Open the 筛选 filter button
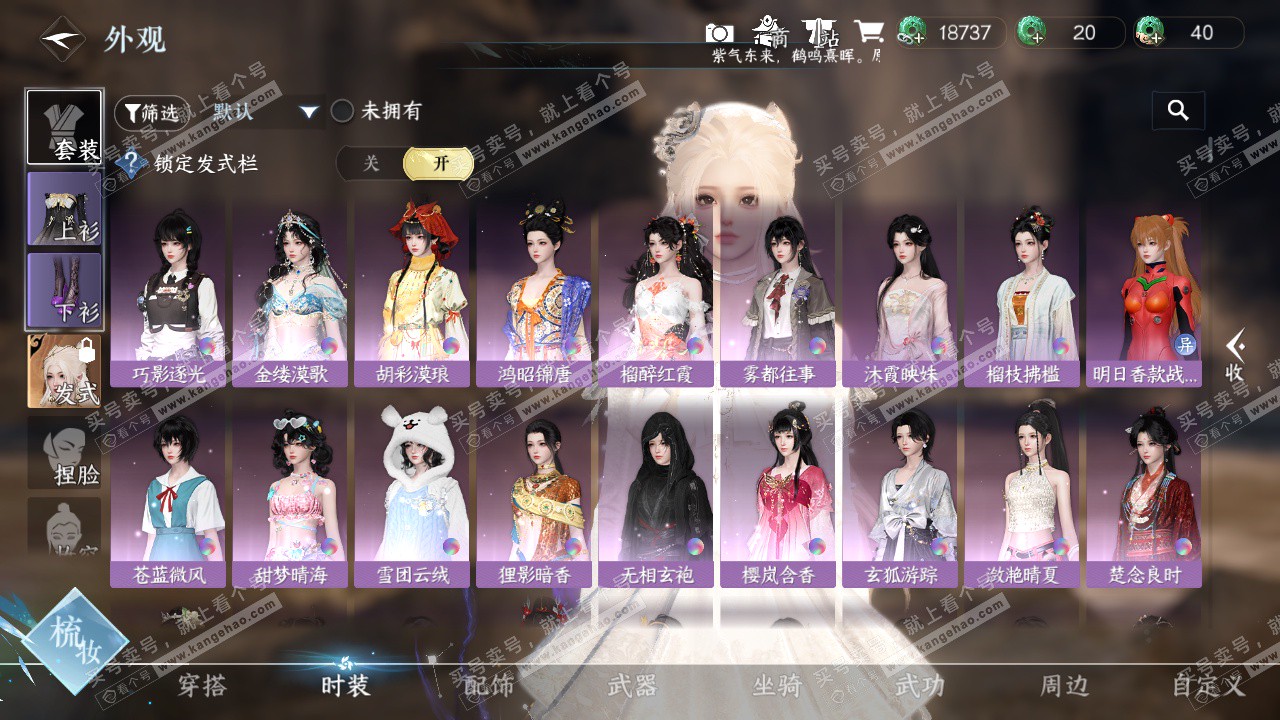This screenshot has width=1280, height=720. (151, 112)
